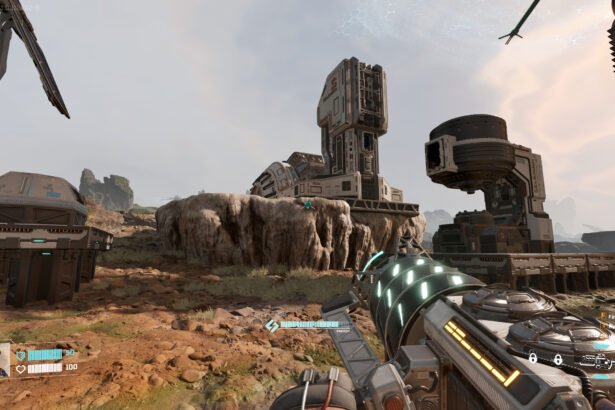This screenshot has height=410, width=615.
Task: Click the legend portrait beside the shield bar
Action: [x=5, y=360]
